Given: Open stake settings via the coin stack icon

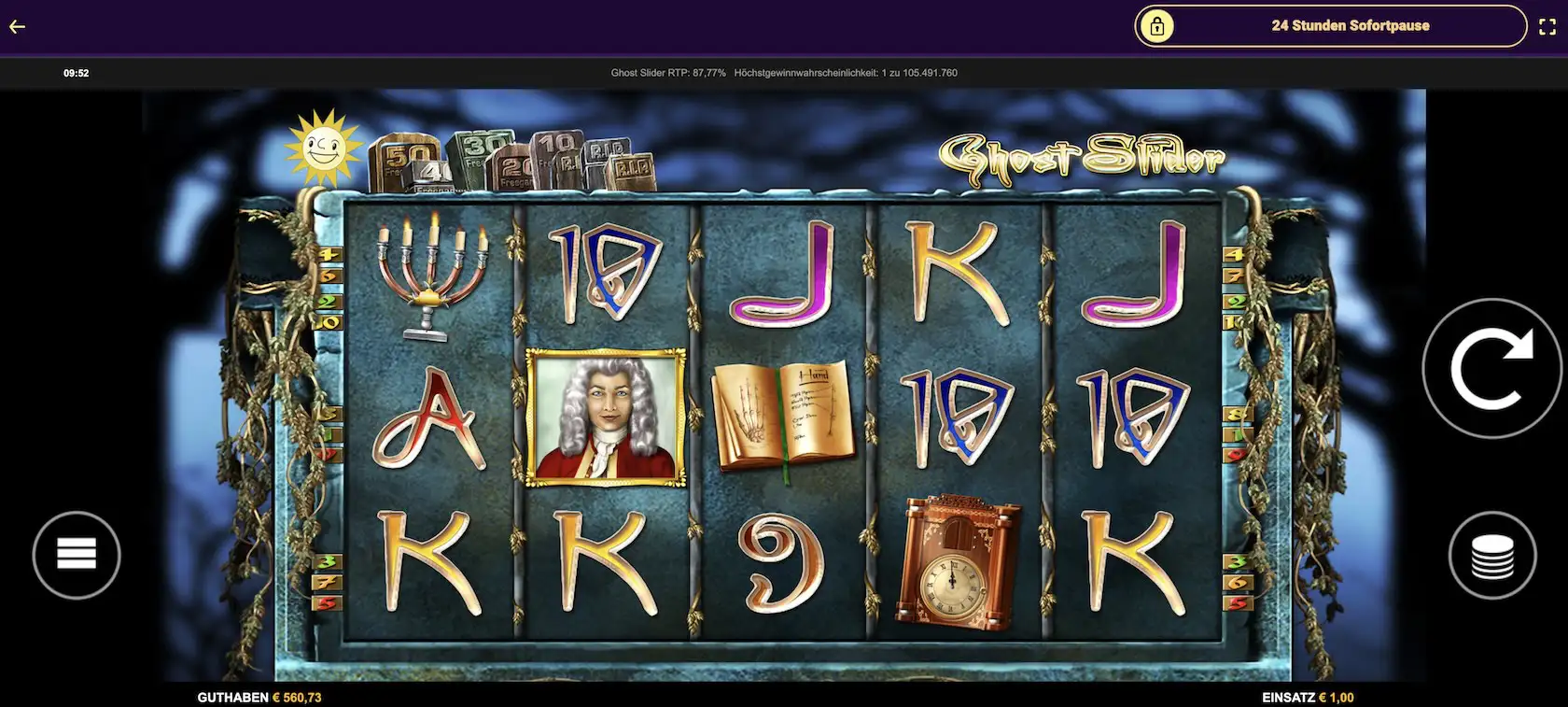Looking at the screenshot, I should click(x=1493, y=554).
